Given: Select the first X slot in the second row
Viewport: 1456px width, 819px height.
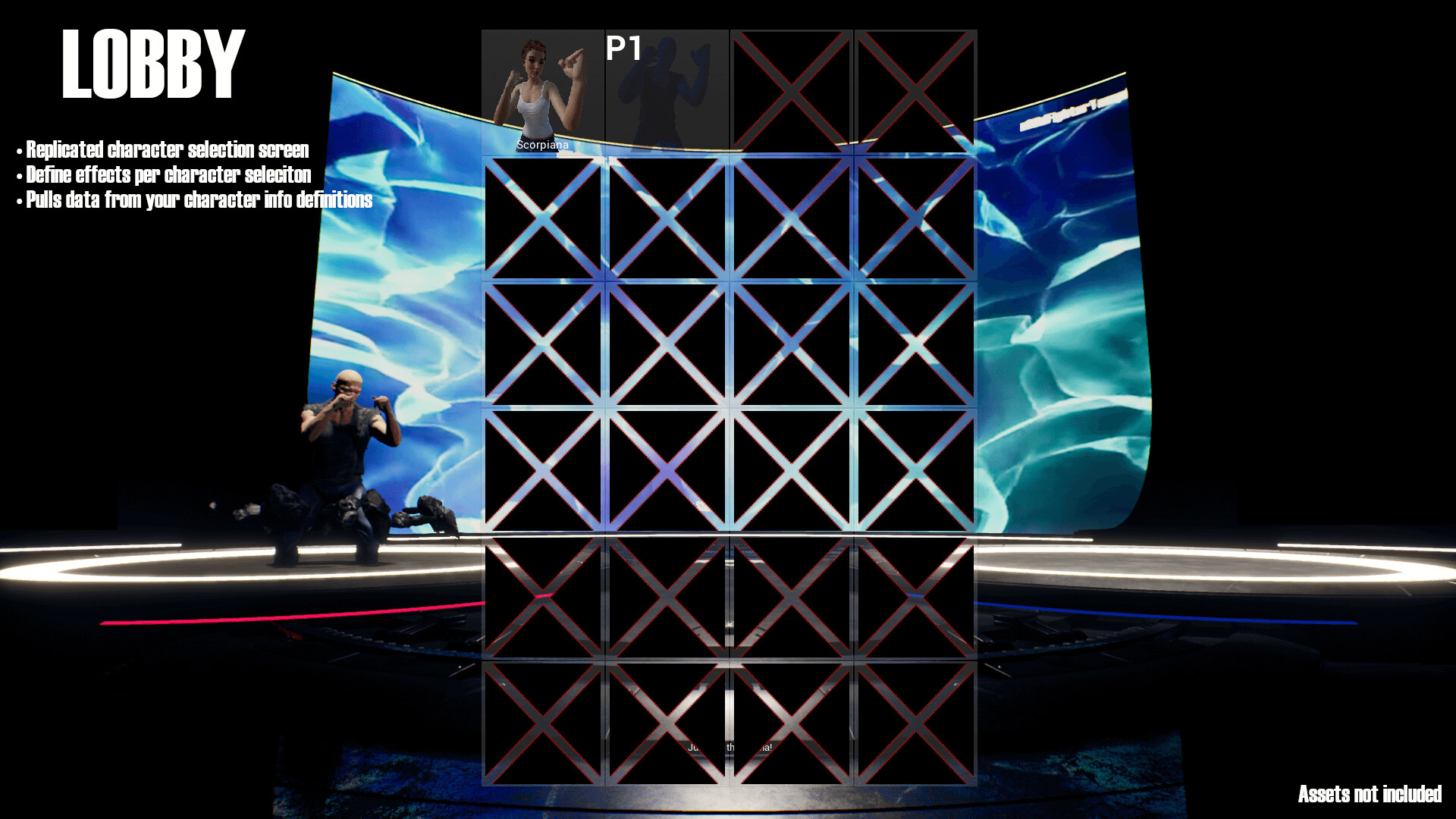Looking at the screenshot, I should click(x=542, y=220).
